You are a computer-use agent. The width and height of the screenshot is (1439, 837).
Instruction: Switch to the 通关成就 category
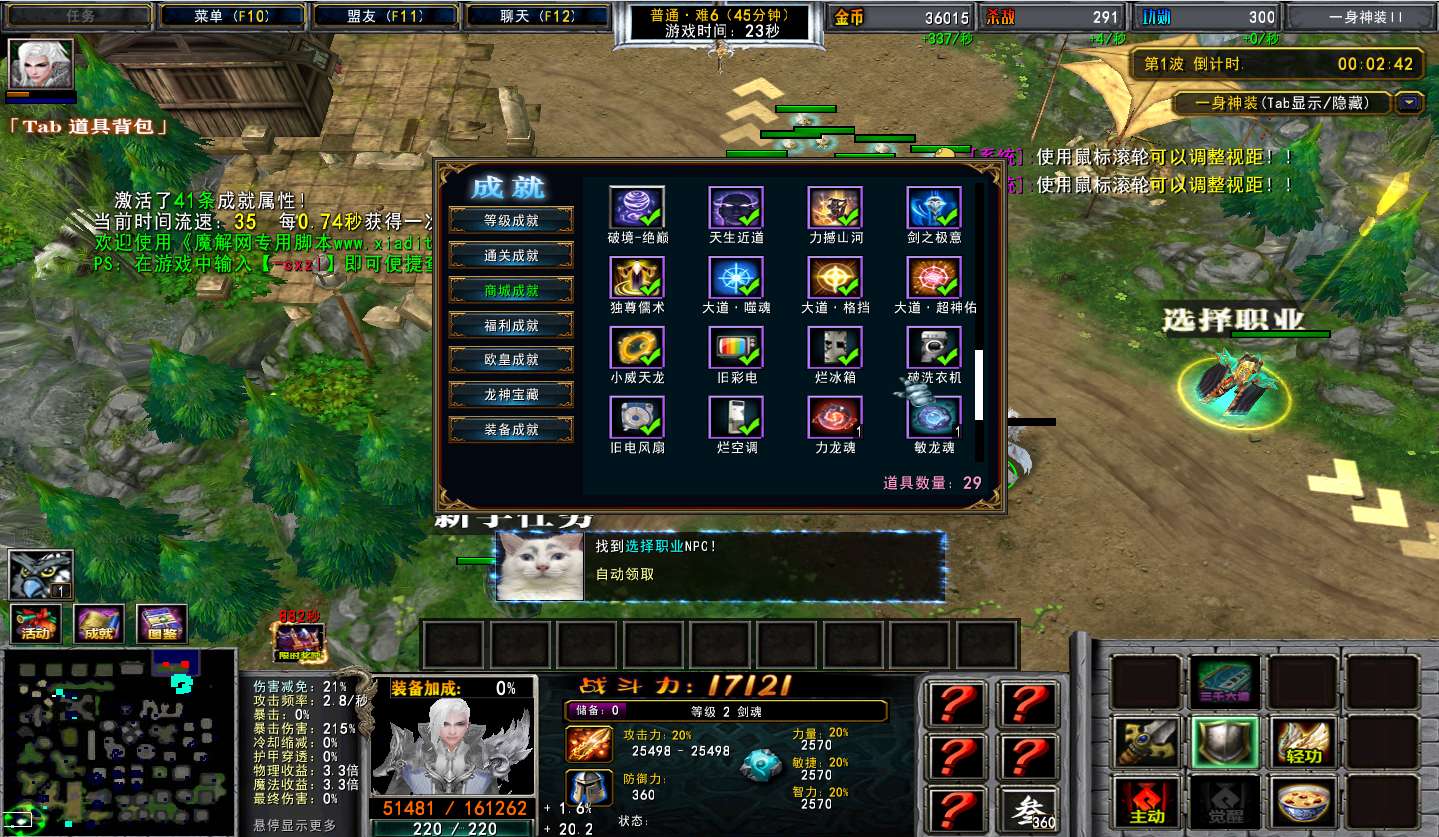pyautogui.click(x=511, y=256)
